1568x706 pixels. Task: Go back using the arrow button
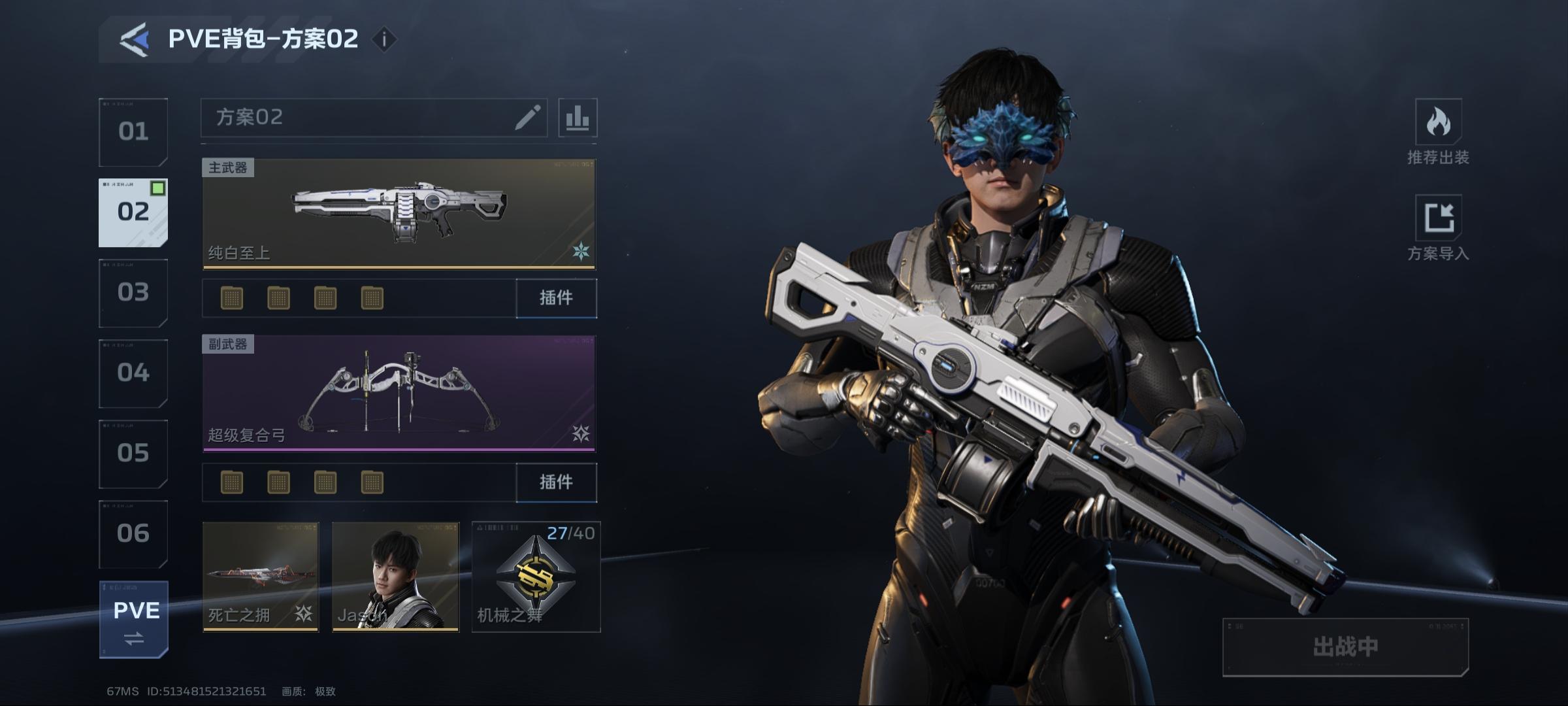click(134, 40)
